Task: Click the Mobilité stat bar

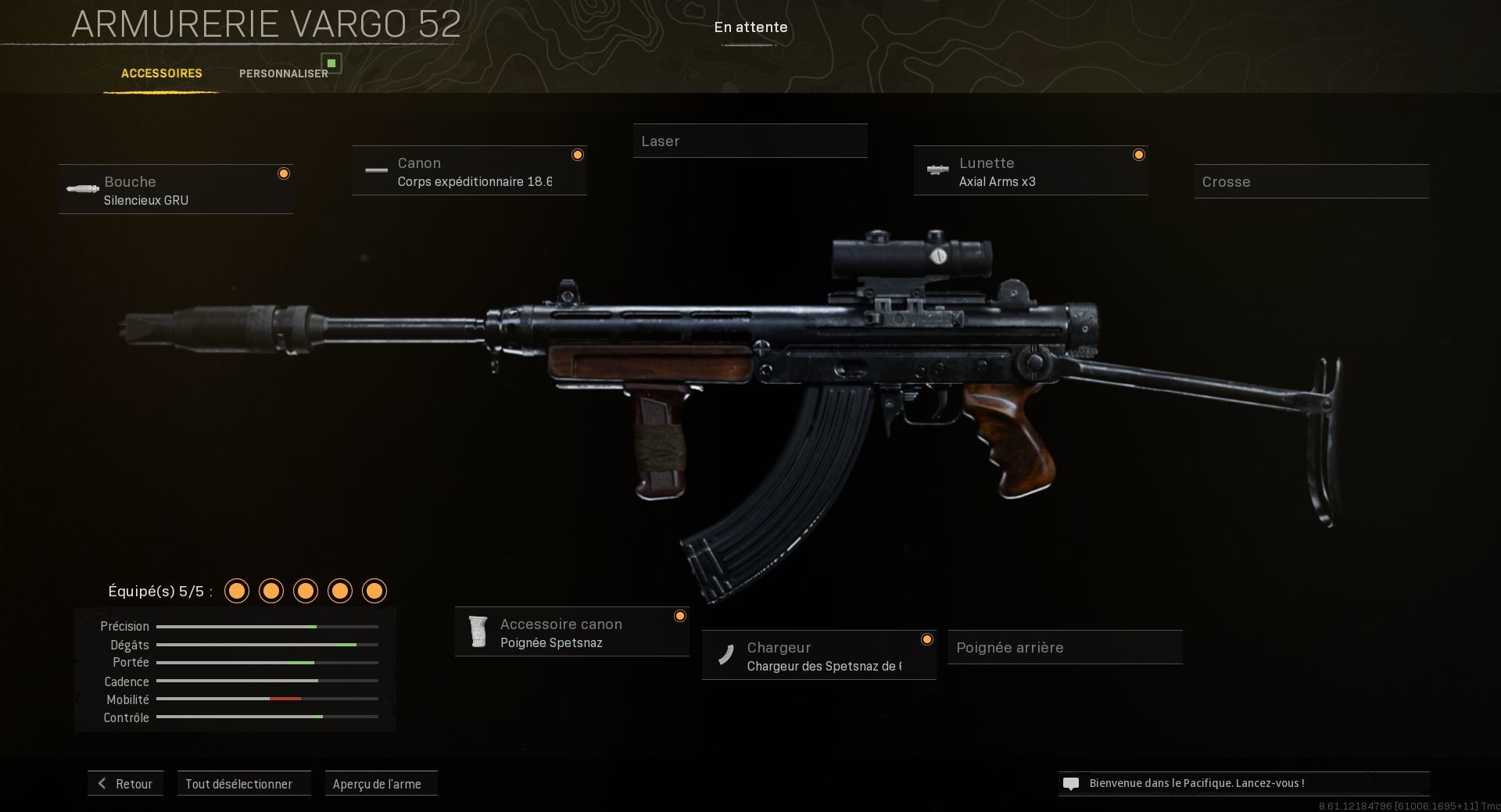Action: pyautogui.click(x=266, y=699)
